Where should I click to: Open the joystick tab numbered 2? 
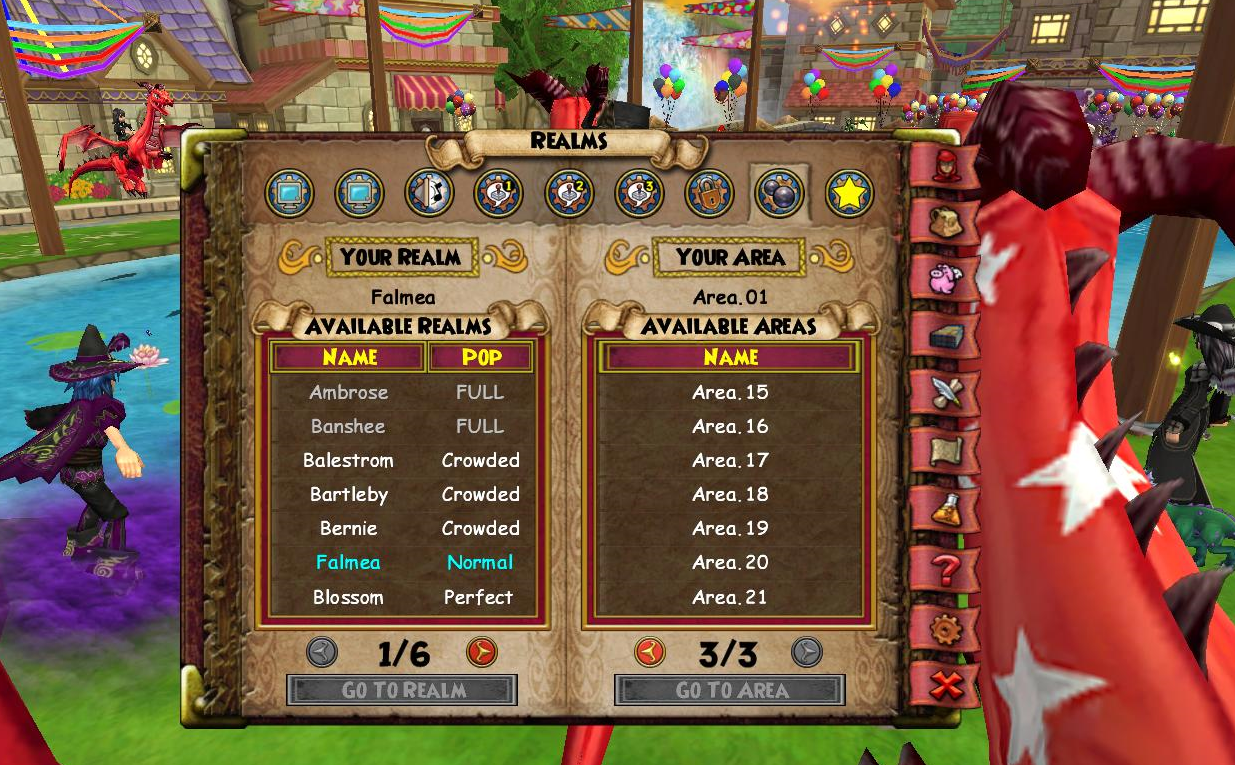pyautogui.click(x=569, y=194)
